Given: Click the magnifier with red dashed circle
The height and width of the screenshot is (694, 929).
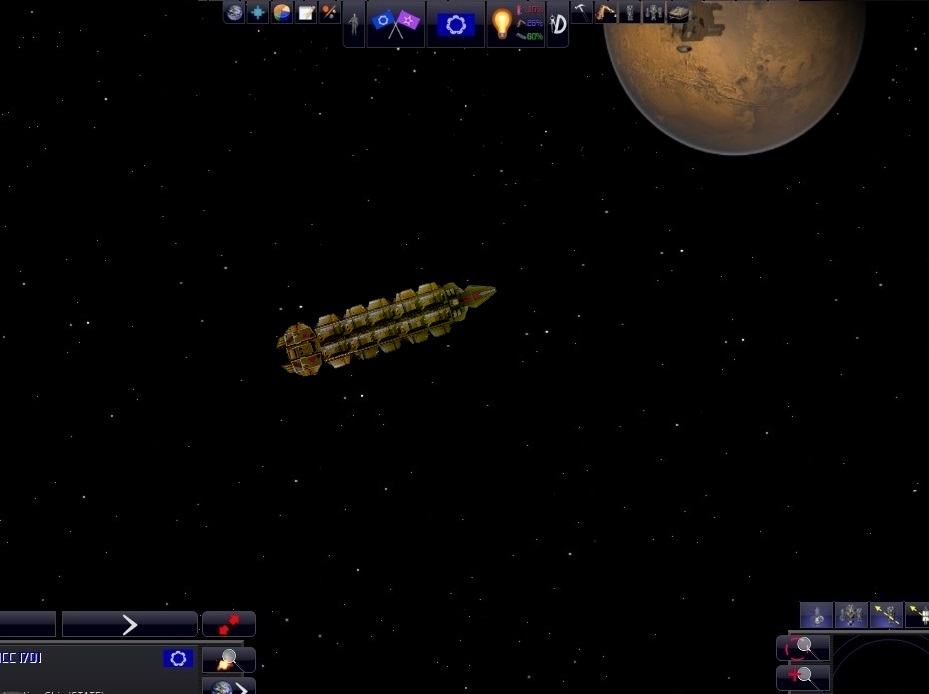Looking at the screenshot, I should [x=803, y=648].
